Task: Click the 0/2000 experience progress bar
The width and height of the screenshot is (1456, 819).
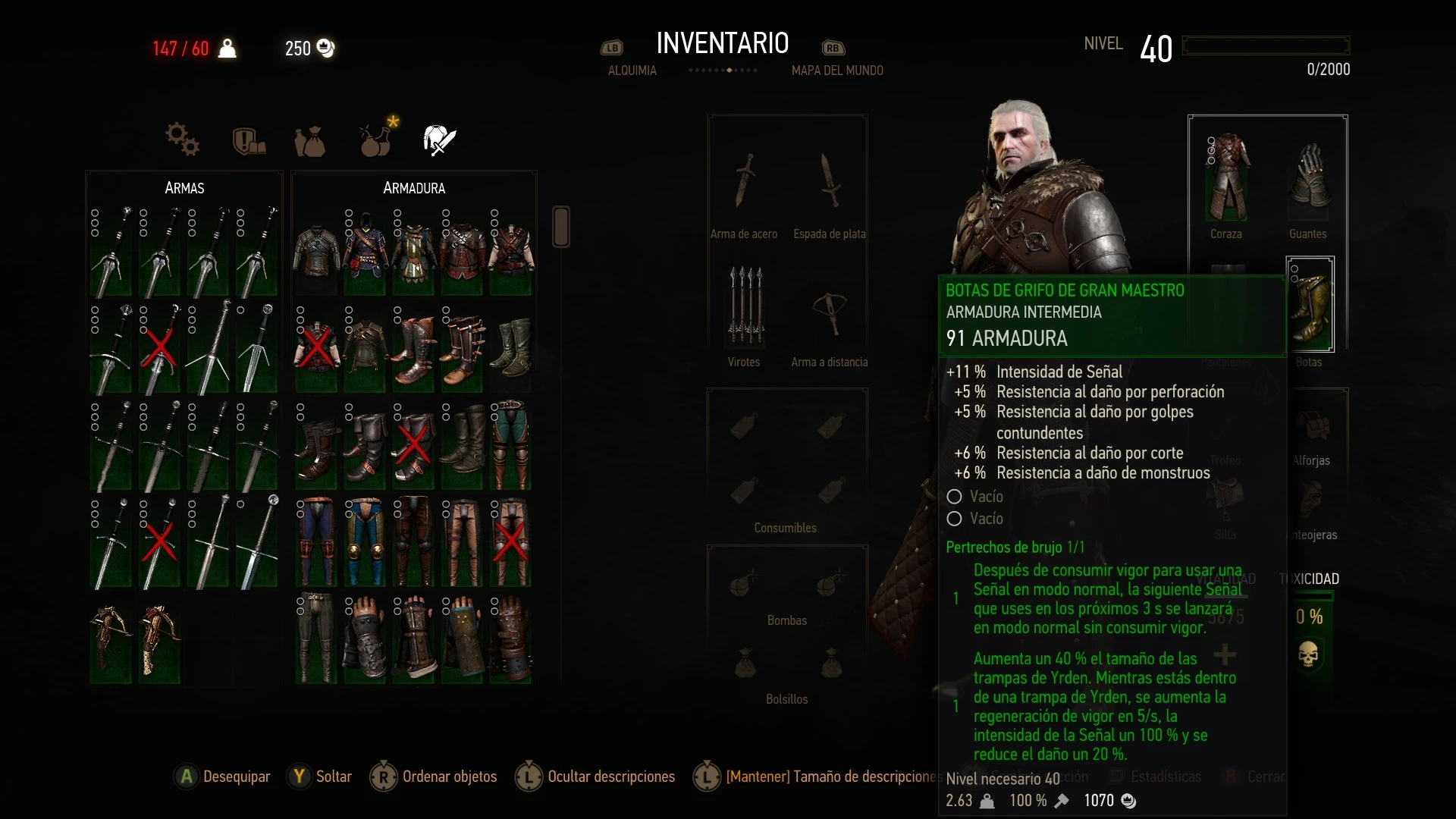Action: point(1265,45)
